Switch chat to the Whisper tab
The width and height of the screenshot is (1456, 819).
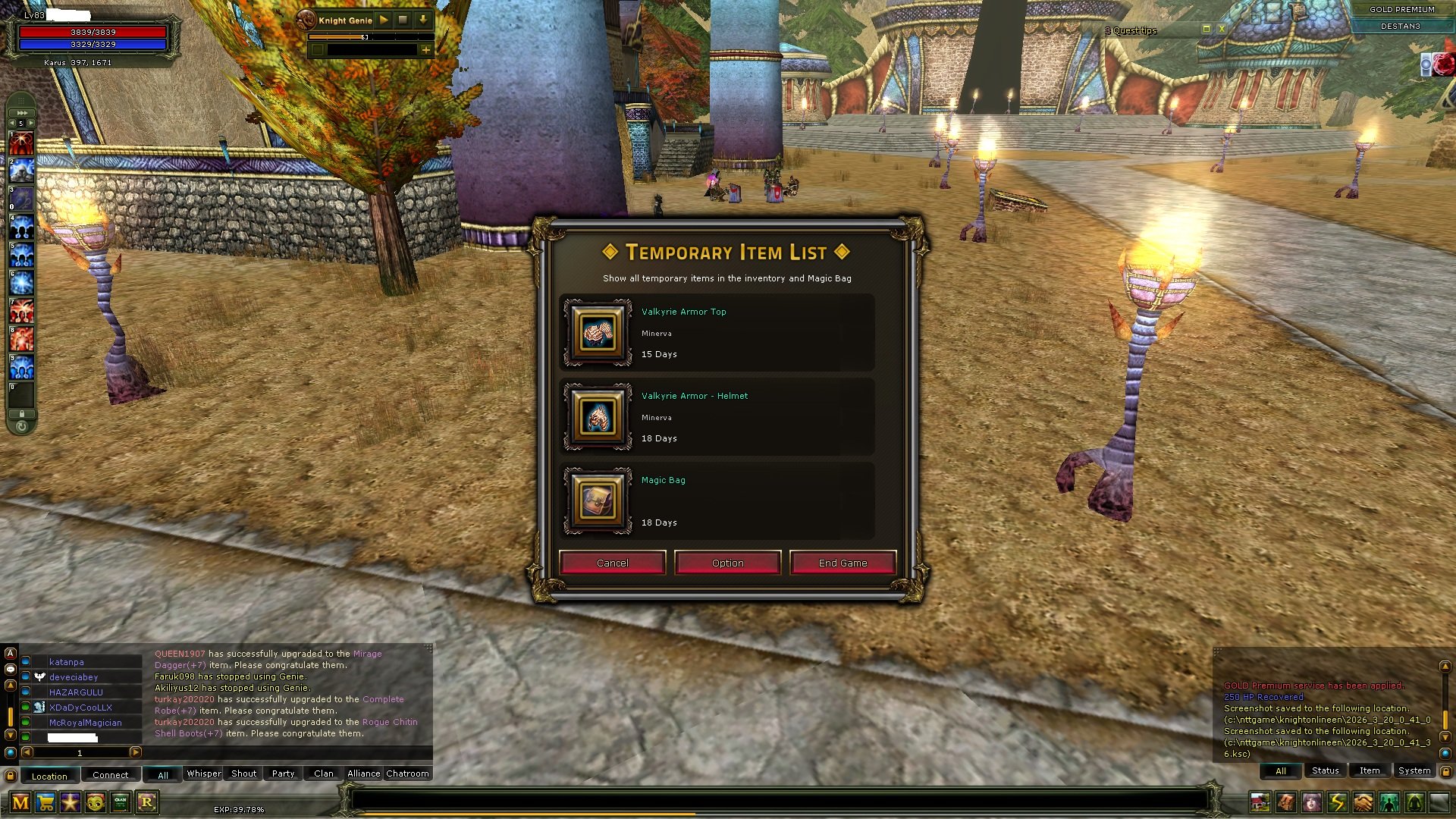pos(203,773)
